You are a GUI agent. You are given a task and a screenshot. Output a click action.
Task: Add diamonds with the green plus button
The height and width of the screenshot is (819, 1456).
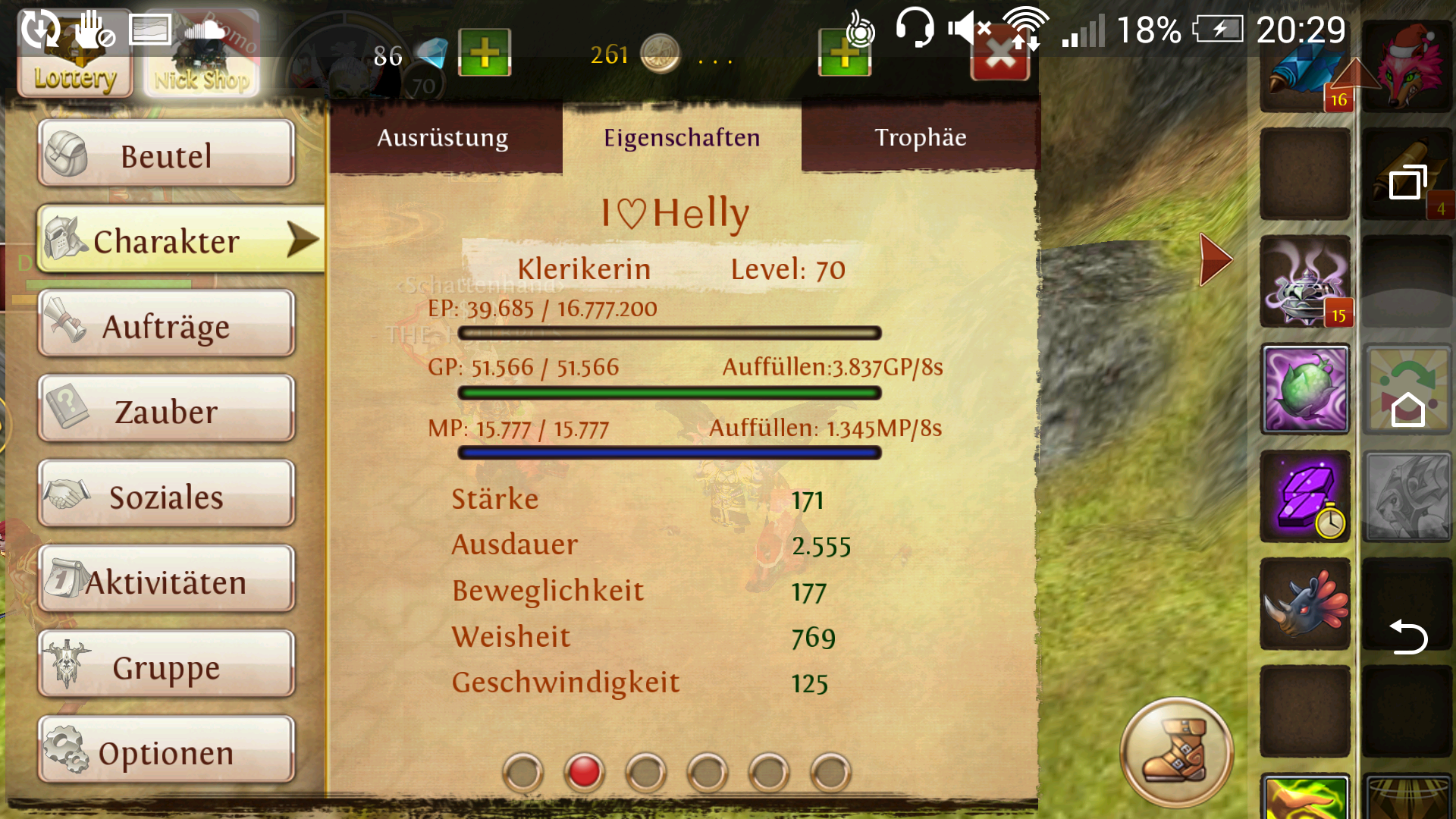485,53
